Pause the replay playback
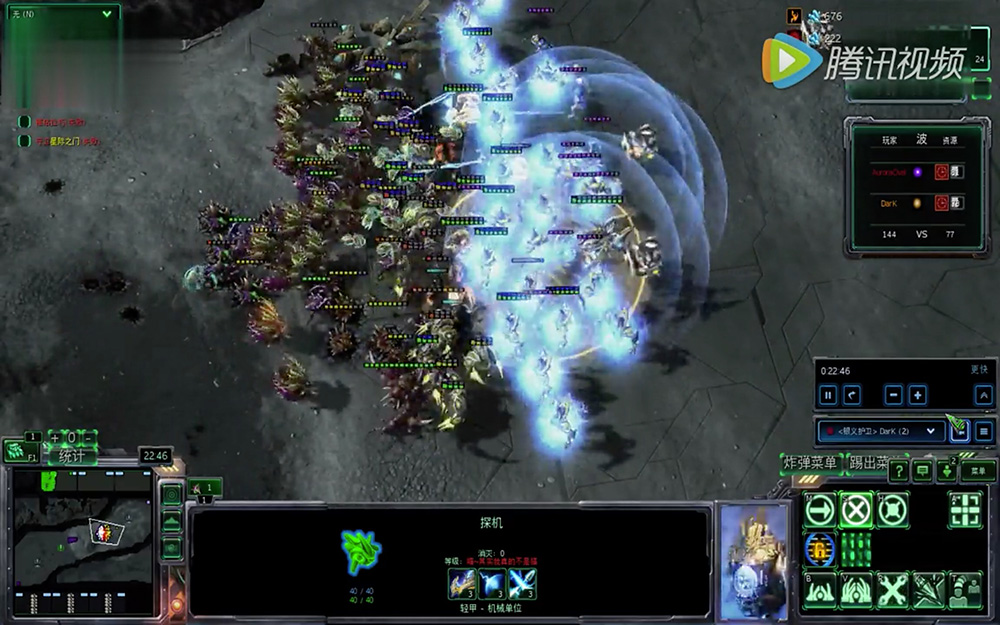 coord(828,395)
